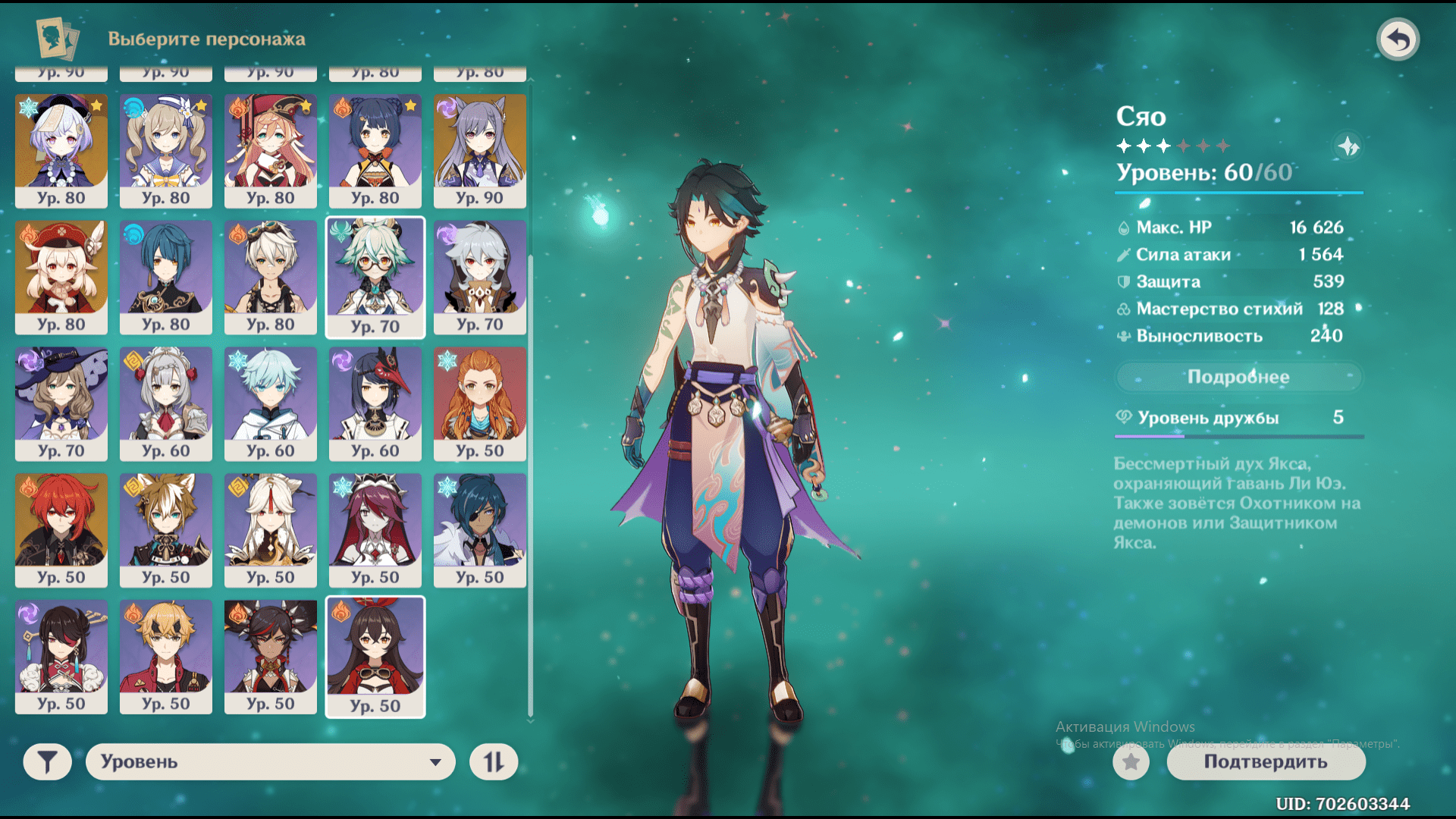Select Qiqi character portrait

click(61, 150)
